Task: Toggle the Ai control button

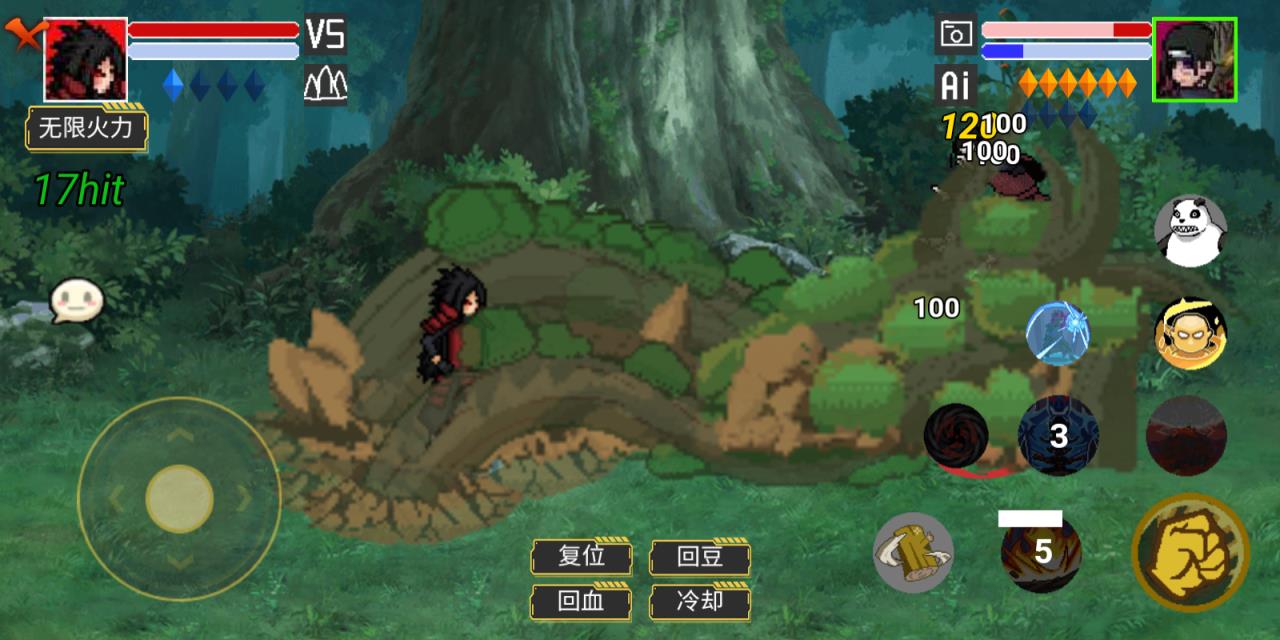Action: click(x=955, y=86)
